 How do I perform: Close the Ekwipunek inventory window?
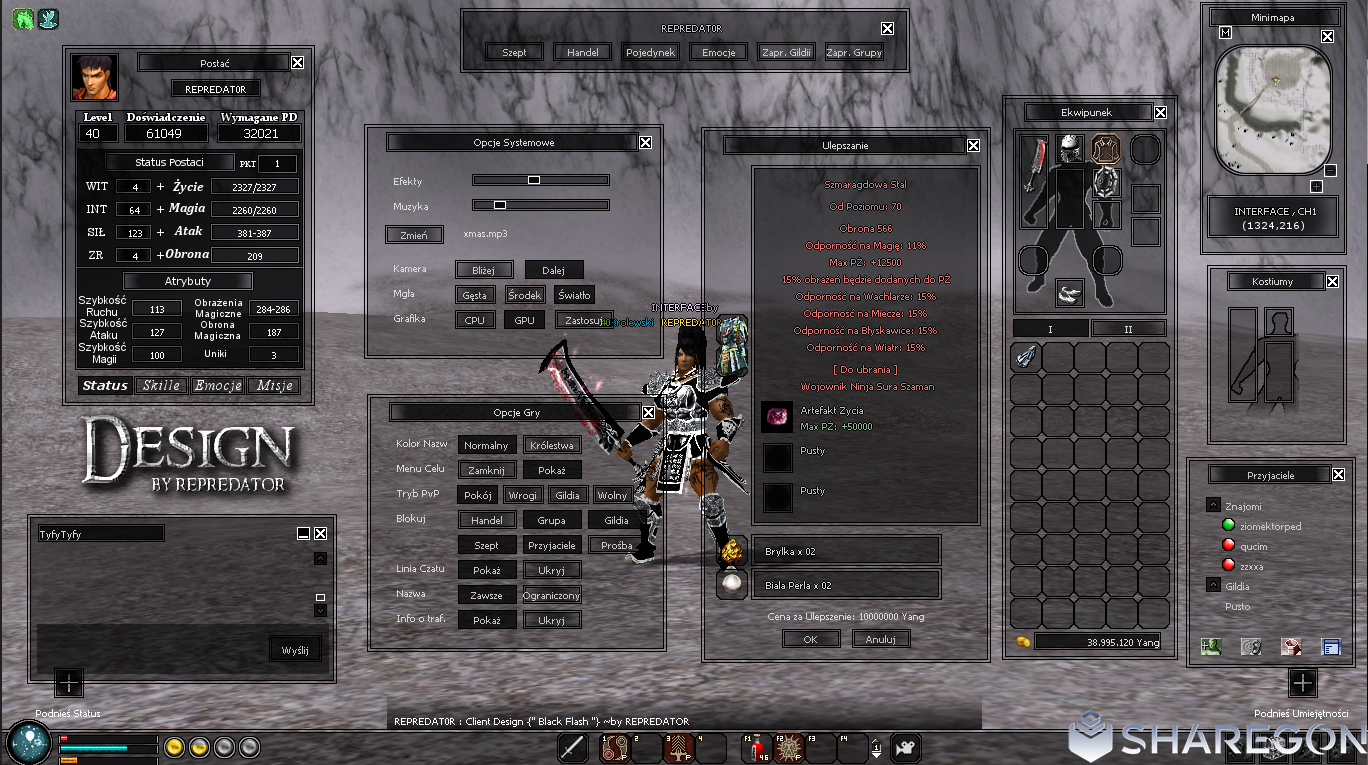pos(1160,113)
